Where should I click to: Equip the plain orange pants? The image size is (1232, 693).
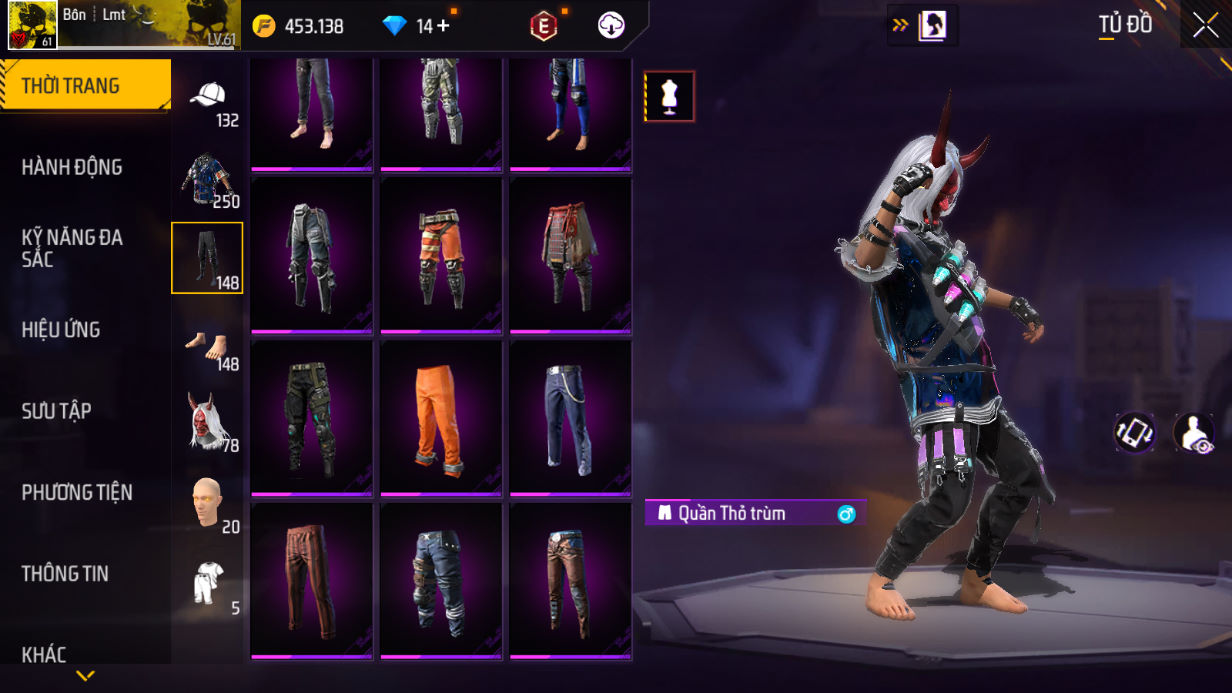click(x=441, y=417)
